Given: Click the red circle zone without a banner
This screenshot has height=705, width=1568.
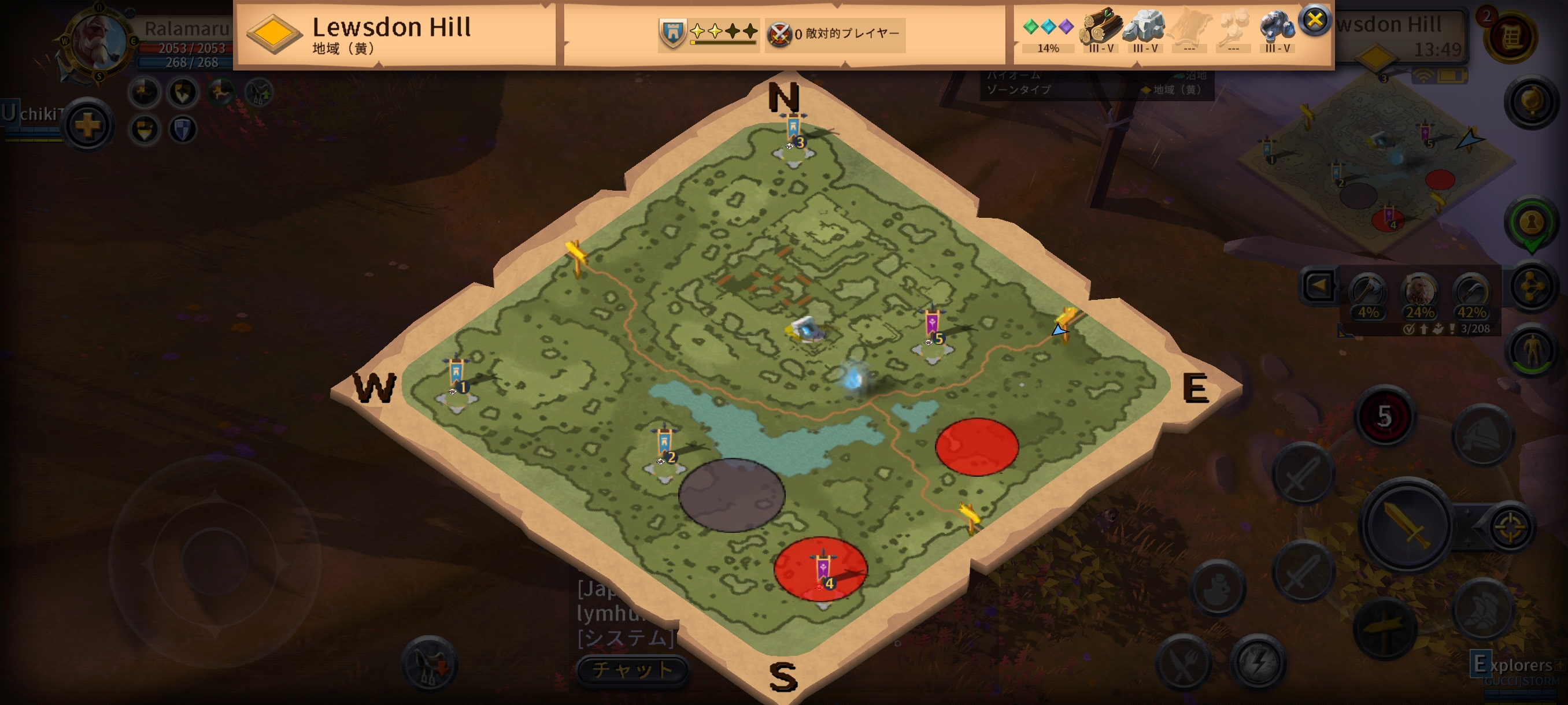Looking at the screenshot, I should (977, 447).
